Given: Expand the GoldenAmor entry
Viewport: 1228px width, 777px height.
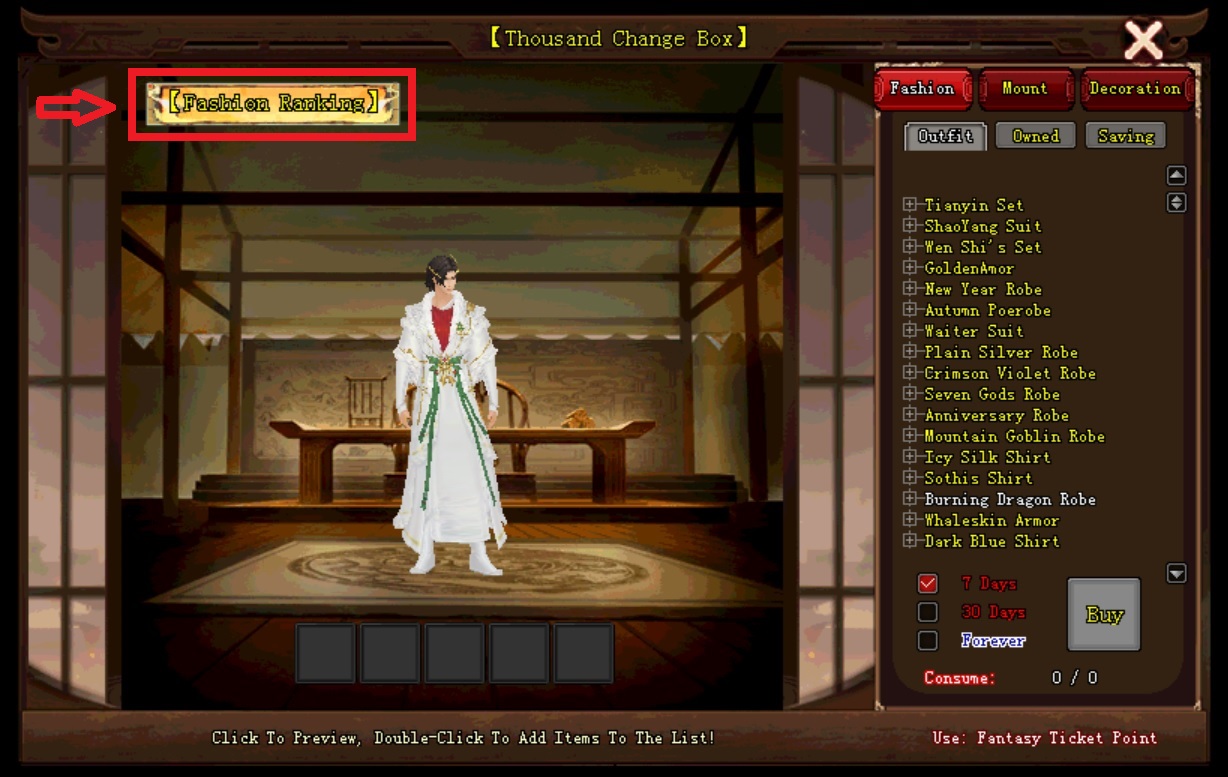Looking at the screenshot, I should coord(910,268).
